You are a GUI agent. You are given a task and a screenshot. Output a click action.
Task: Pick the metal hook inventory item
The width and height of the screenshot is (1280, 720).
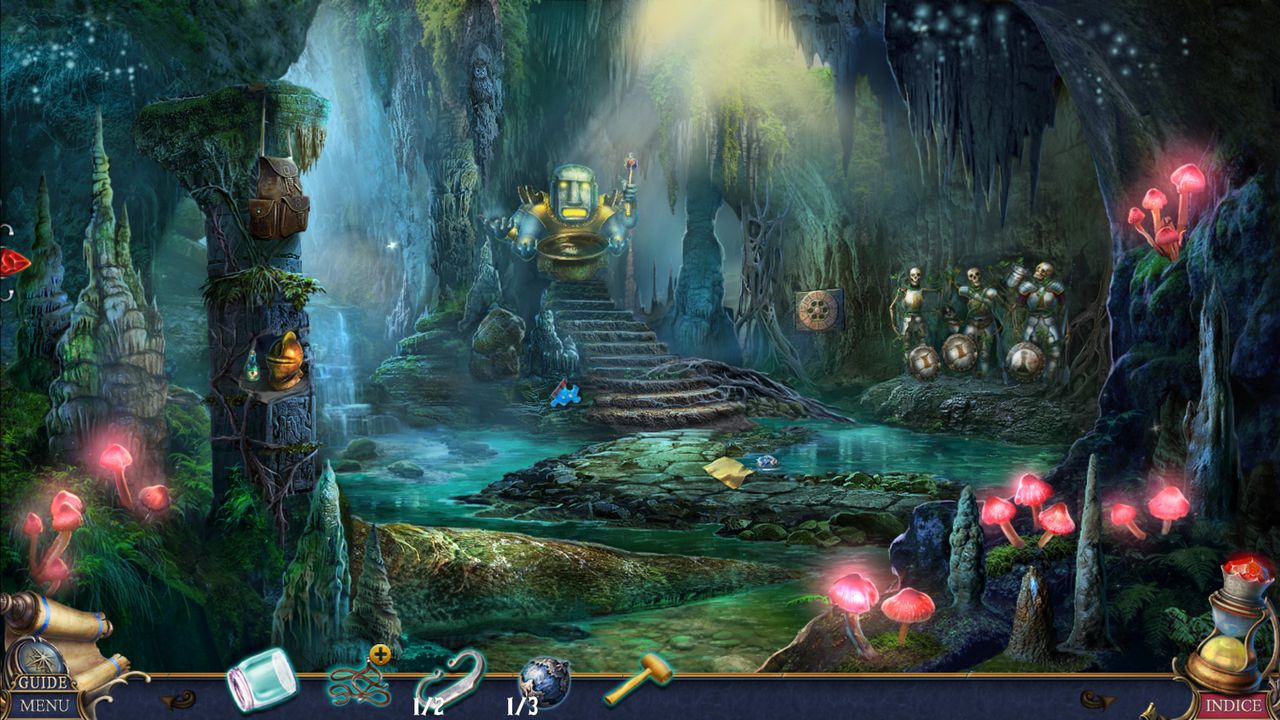(450, 679)
